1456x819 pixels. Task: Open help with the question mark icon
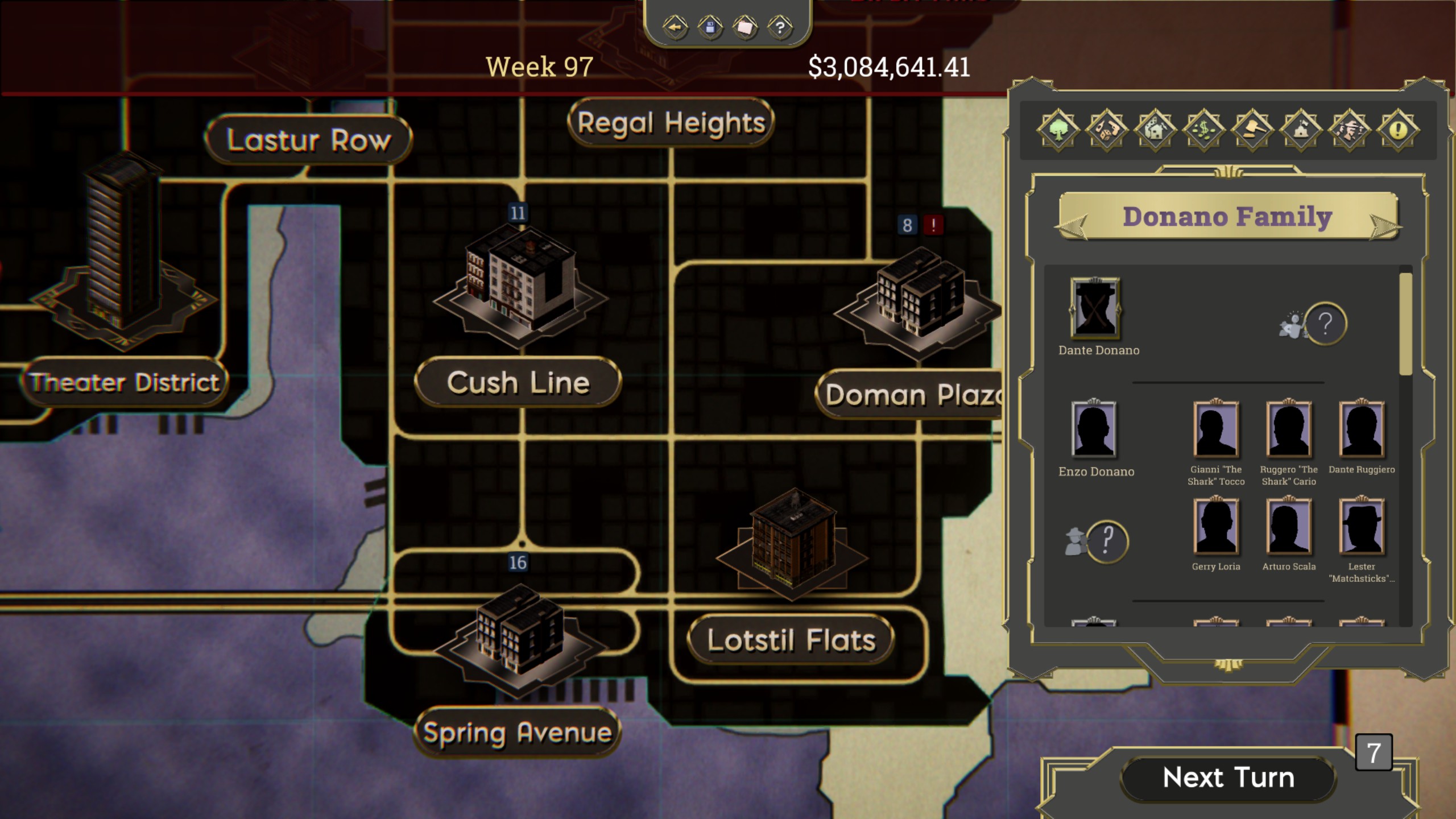pos(780,27)
